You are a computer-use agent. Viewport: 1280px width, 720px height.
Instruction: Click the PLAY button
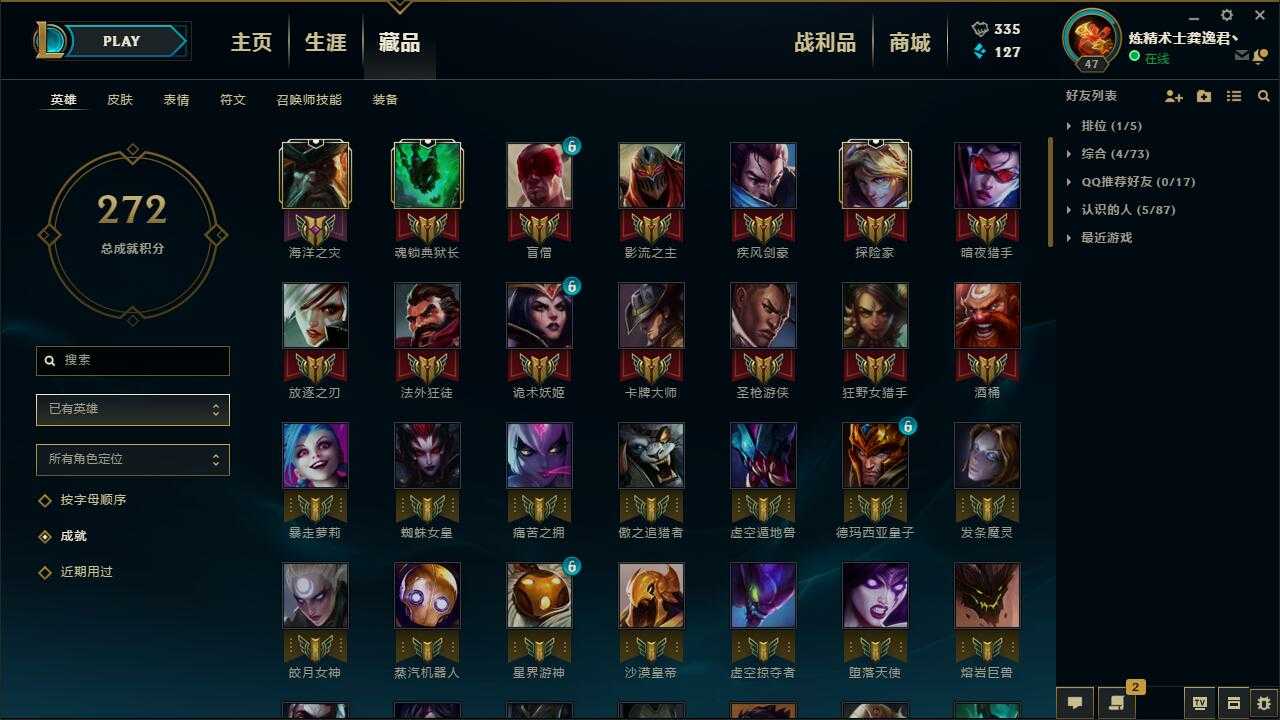[122, 41]
